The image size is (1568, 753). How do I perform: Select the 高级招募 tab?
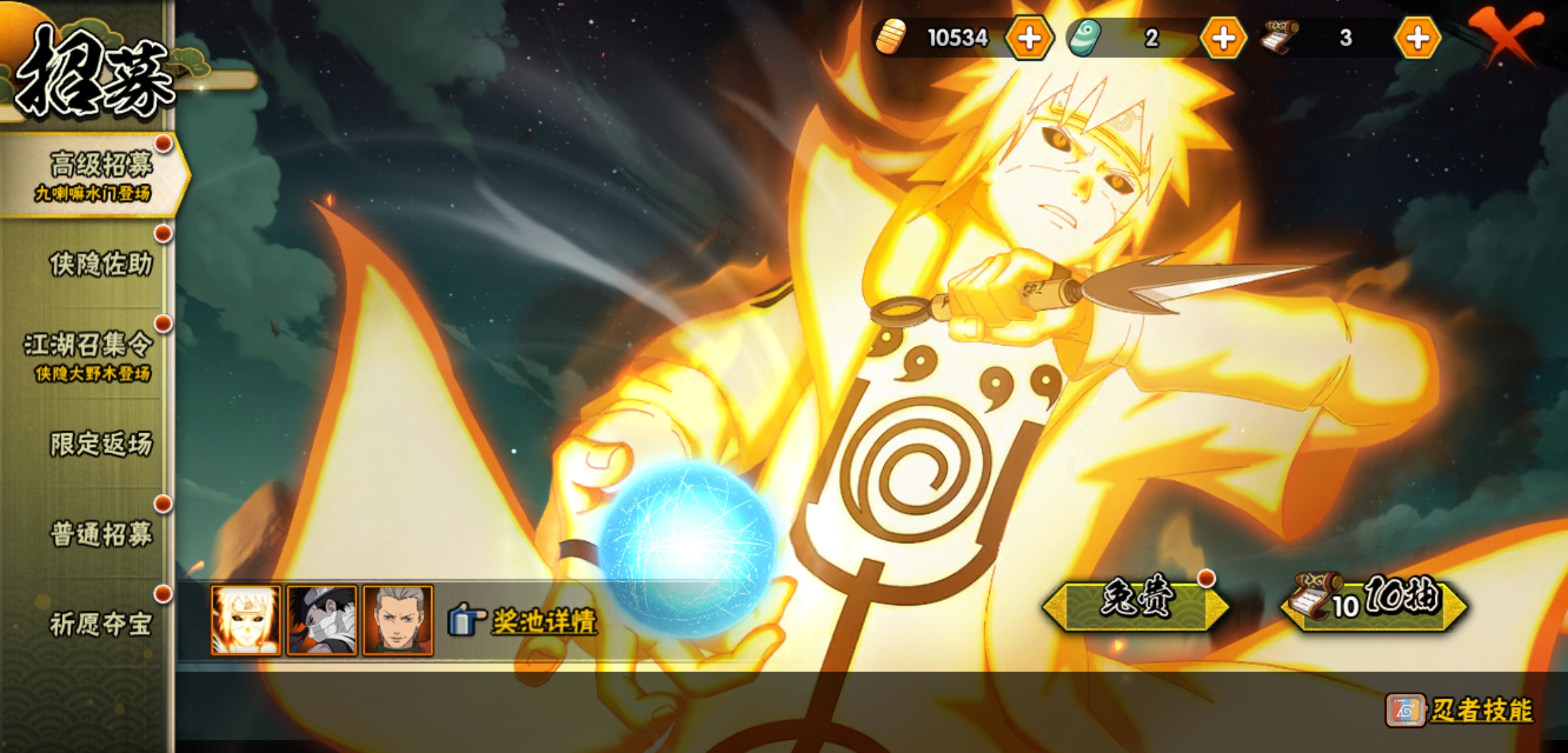94,176
